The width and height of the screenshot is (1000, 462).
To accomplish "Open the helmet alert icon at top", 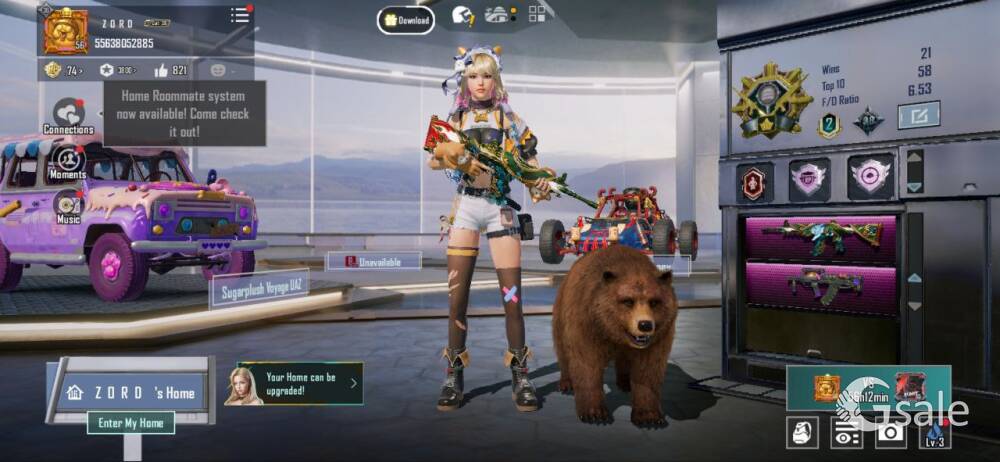I will (462, 16).
